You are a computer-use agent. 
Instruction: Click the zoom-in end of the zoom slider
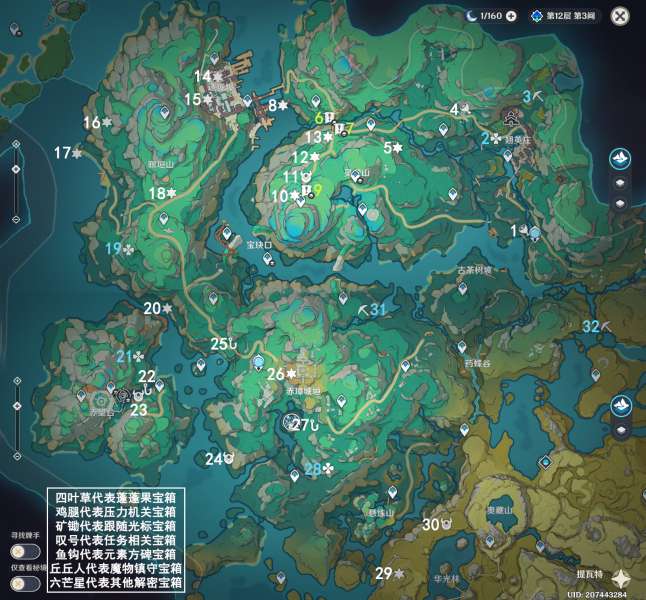click(16, 144)
